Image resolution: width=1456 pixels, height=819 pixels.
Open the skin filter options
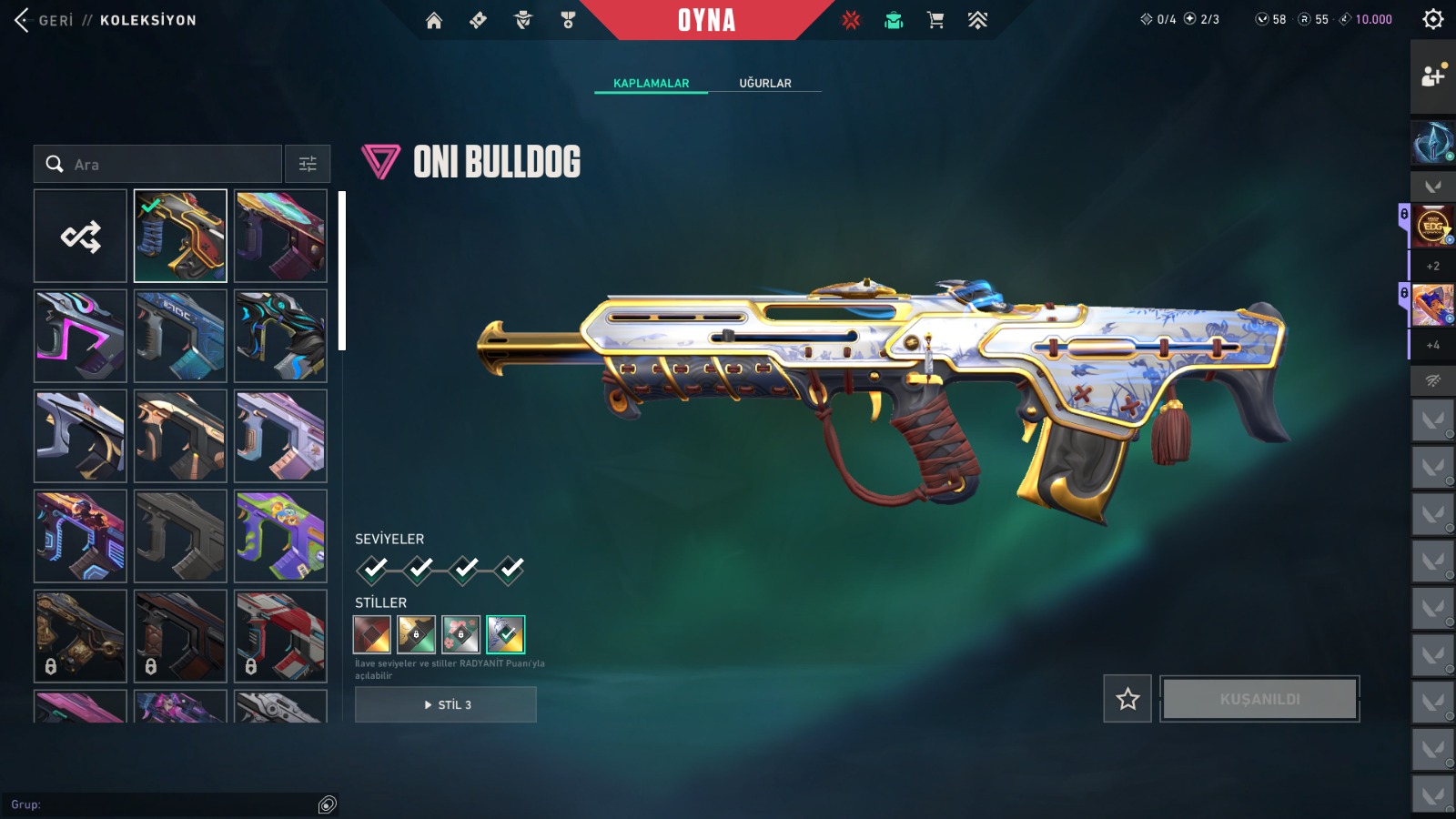[308, 165]
